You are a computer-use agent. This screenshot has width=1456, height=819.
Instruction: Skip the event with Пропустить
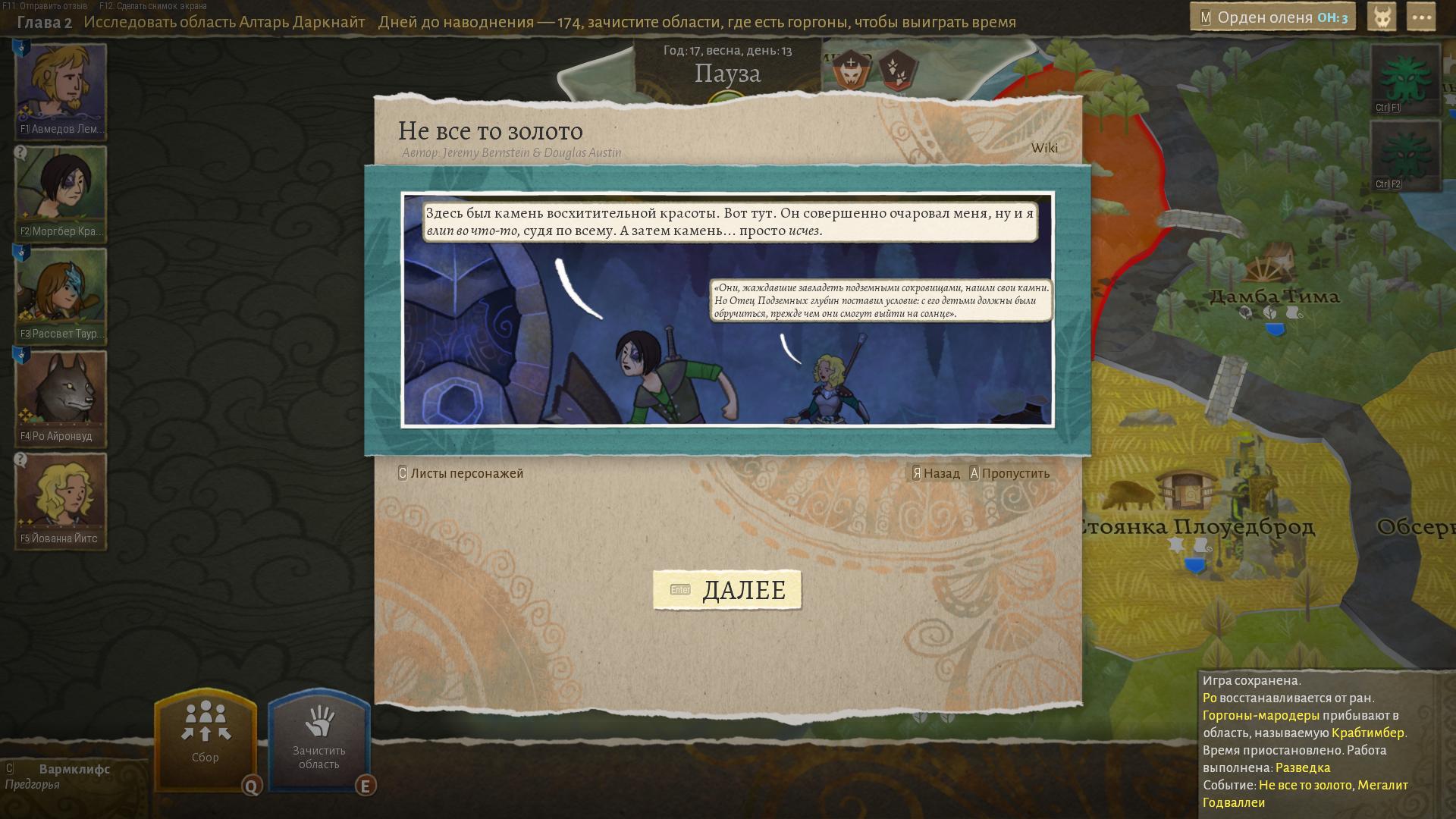(1009, 473)
